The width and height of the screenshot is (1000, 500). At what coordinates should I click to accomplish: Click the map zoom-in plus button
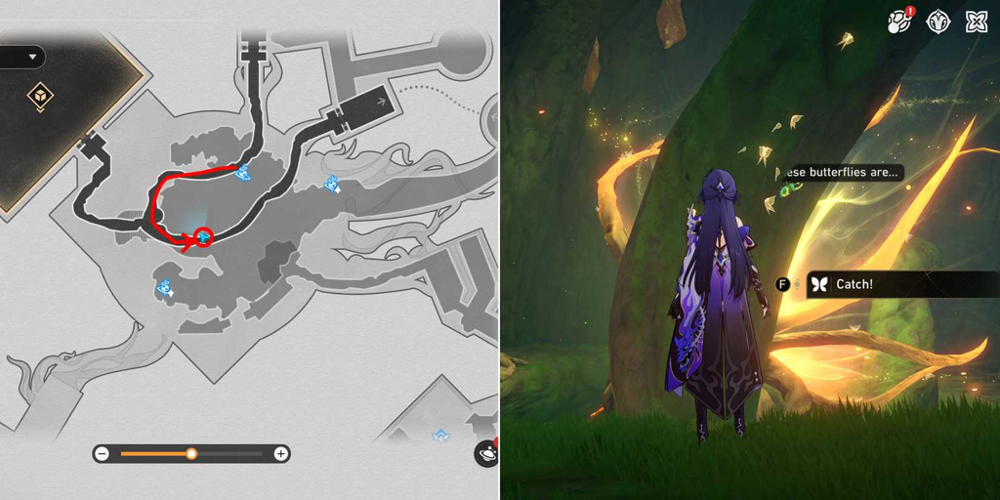tap(282, 454)
